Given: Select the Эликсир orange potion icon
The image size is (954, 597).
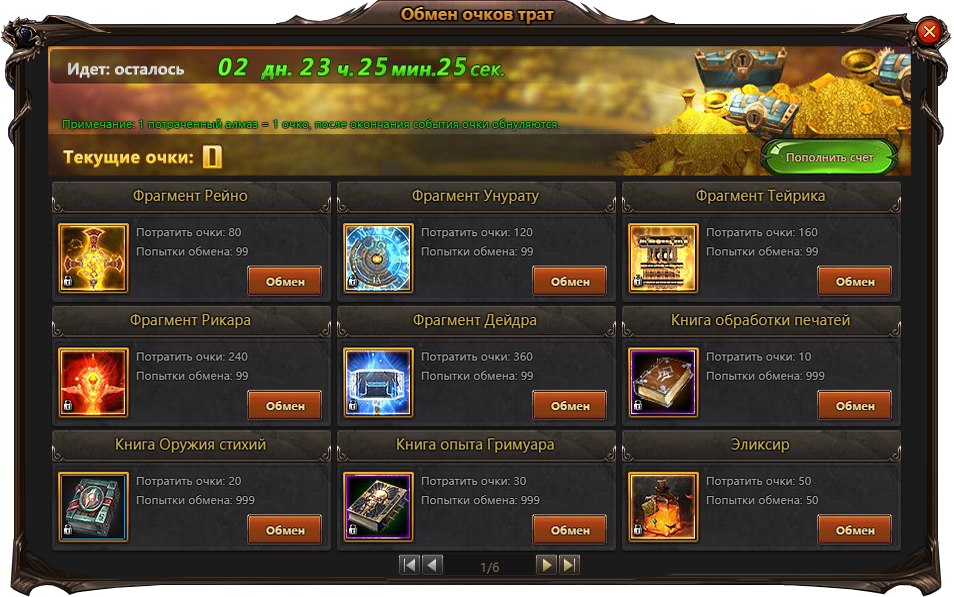Looking at the screenshot, I should pos(663,506).
